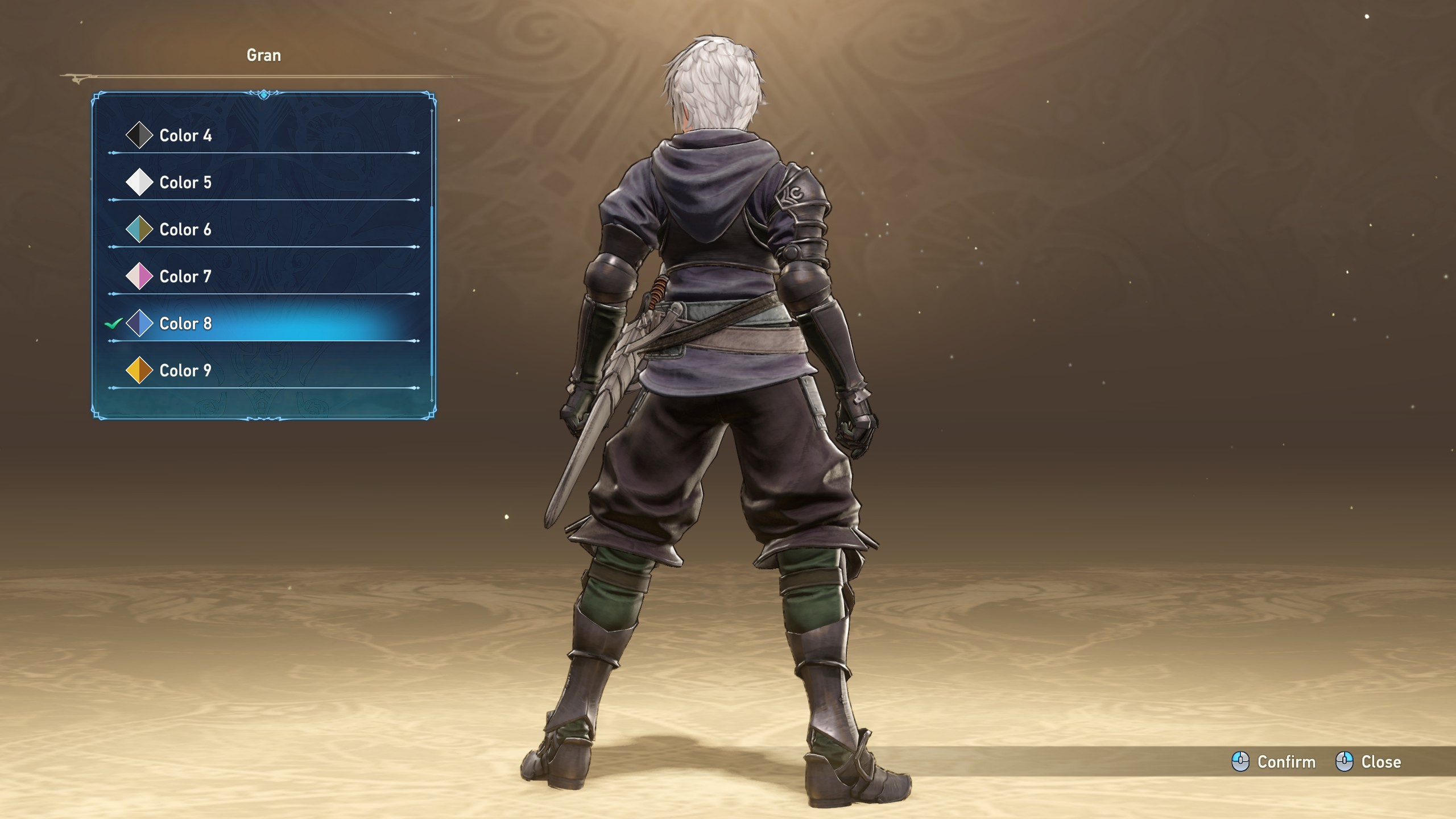Close the color selection menu
Screen dimensions: 1456x819
[x=1368, y=762]
